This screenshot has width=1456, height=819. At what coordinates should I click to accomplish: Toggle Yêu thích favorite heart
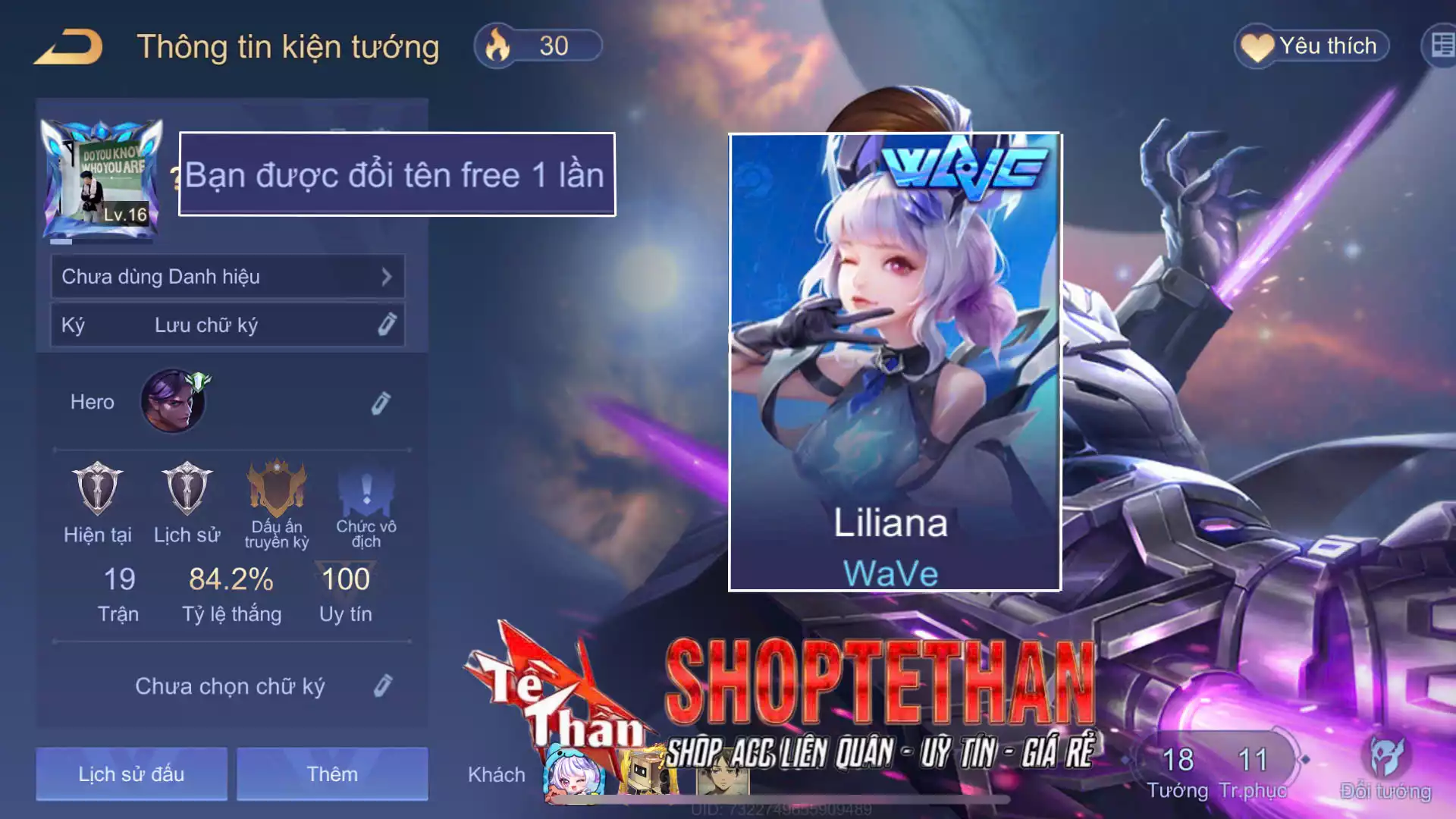pos(1311,45)
